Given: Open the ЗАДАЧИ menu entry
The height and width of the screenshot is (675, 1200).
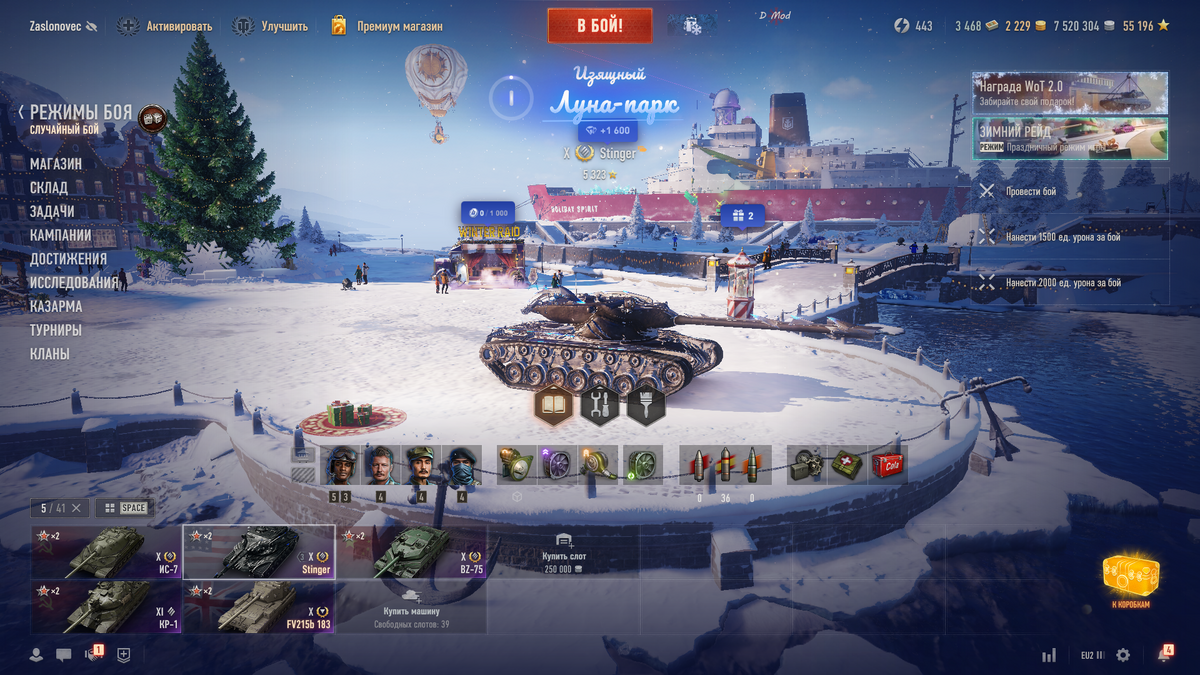Looking at the screenshot, I should tap(52, 212).
